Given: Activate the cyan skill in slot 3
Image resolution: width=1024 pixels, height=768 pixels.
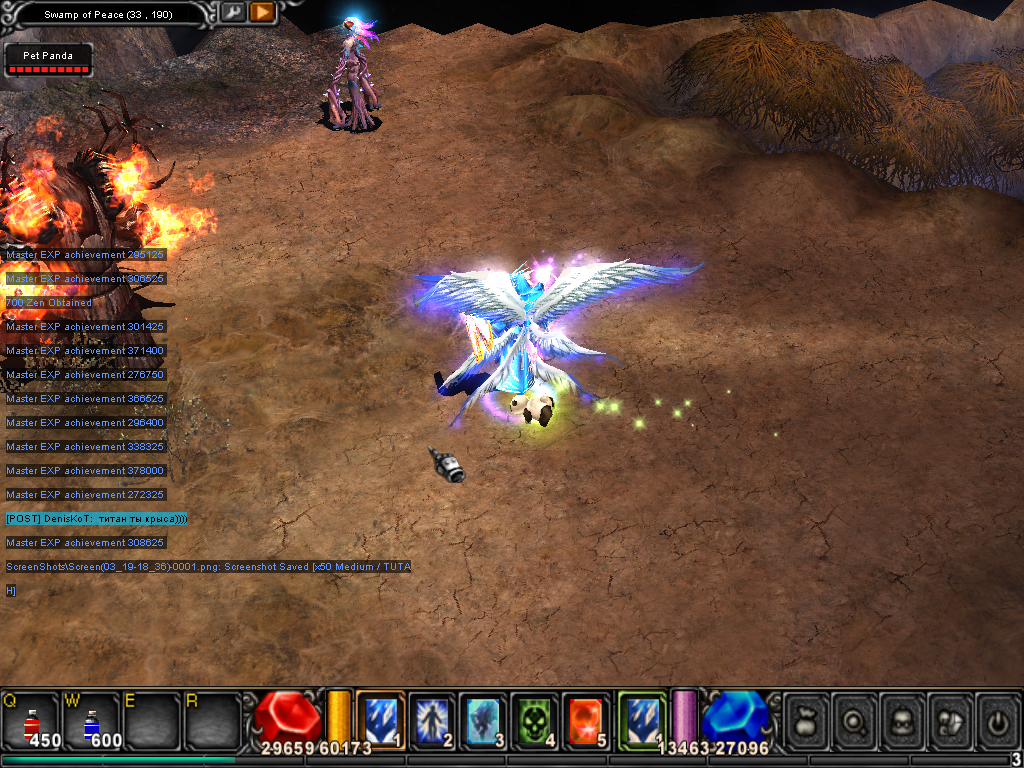Looking at the screenshot, I should pyautogui.click(x=485, y=719).
